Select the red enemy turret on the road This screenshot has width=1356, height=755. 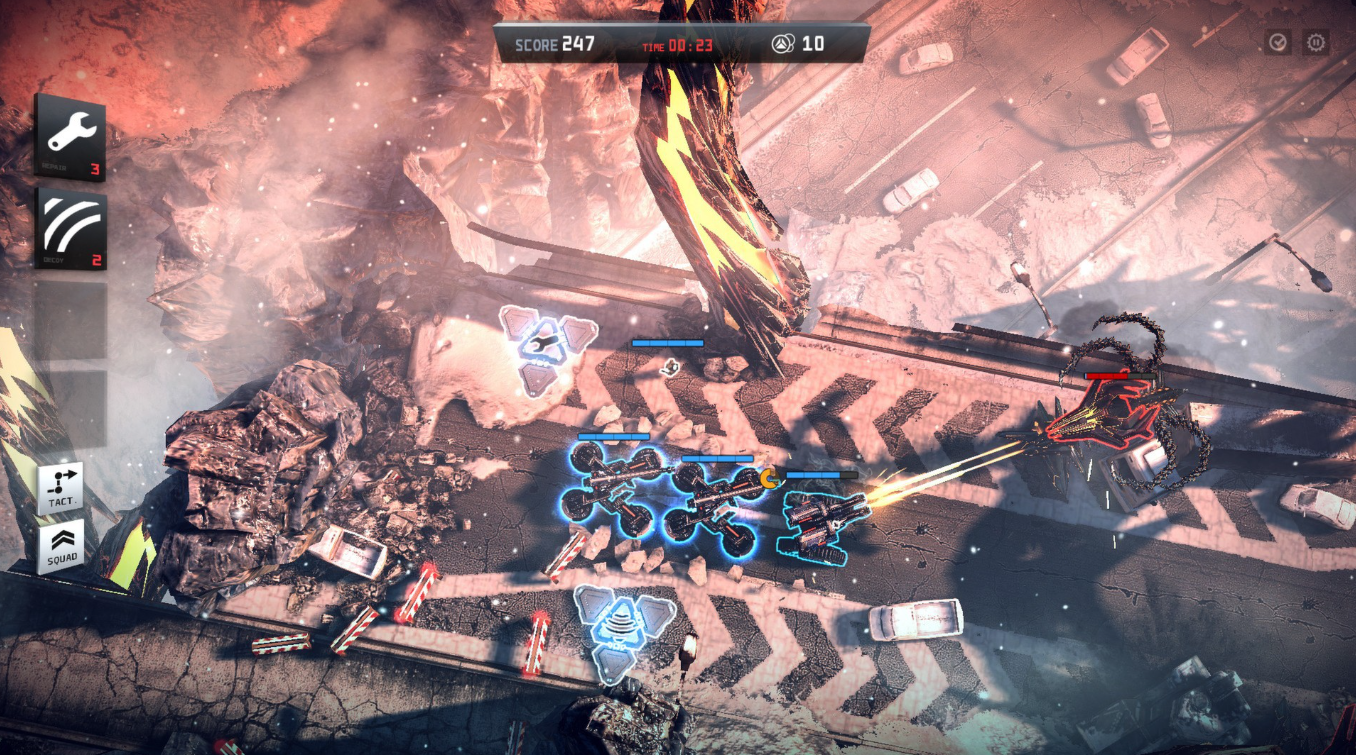(1105, 410)
